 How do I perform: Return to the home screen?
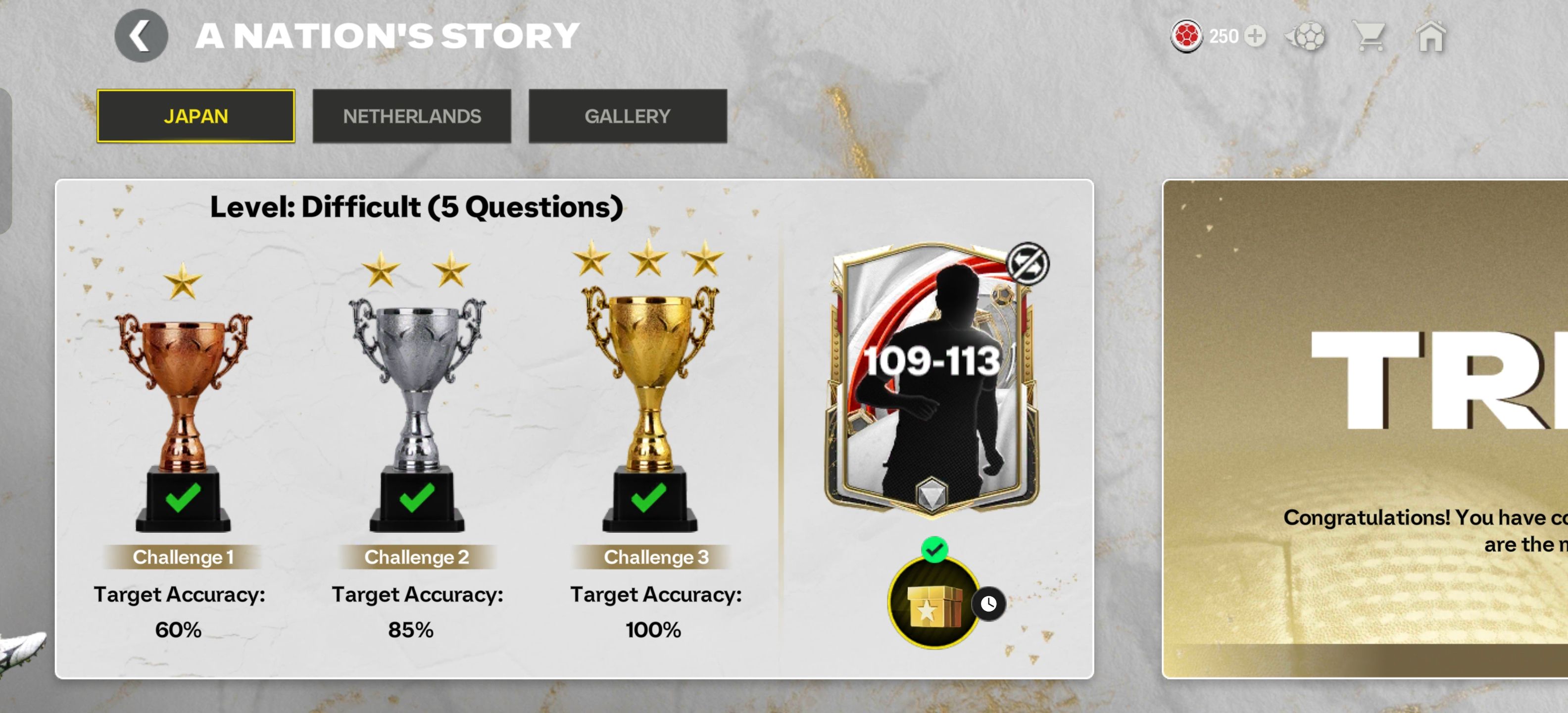tap(1430, 37)
